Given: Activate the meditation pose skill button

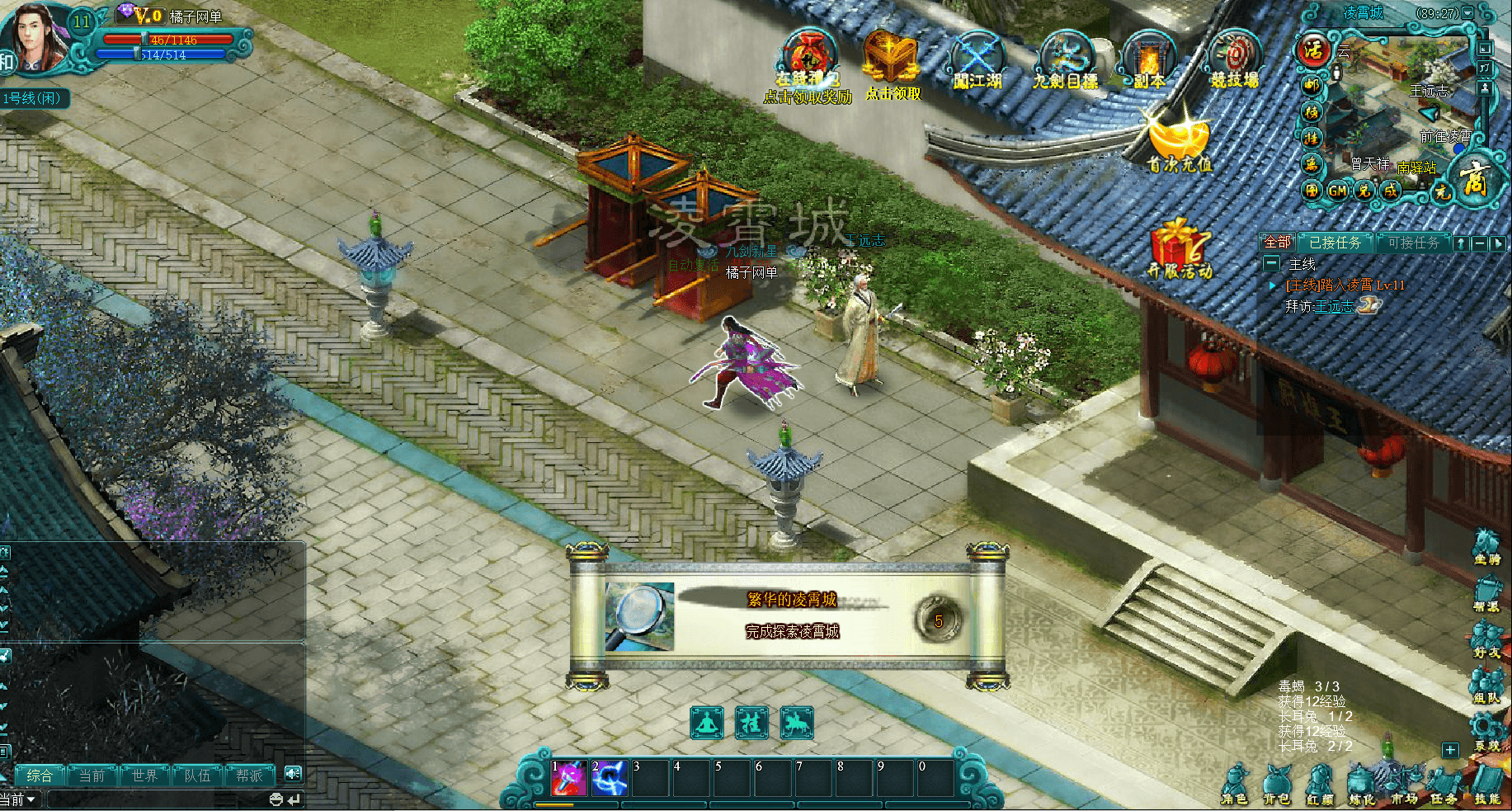Looking at the screenshot, I should (707, 724).
